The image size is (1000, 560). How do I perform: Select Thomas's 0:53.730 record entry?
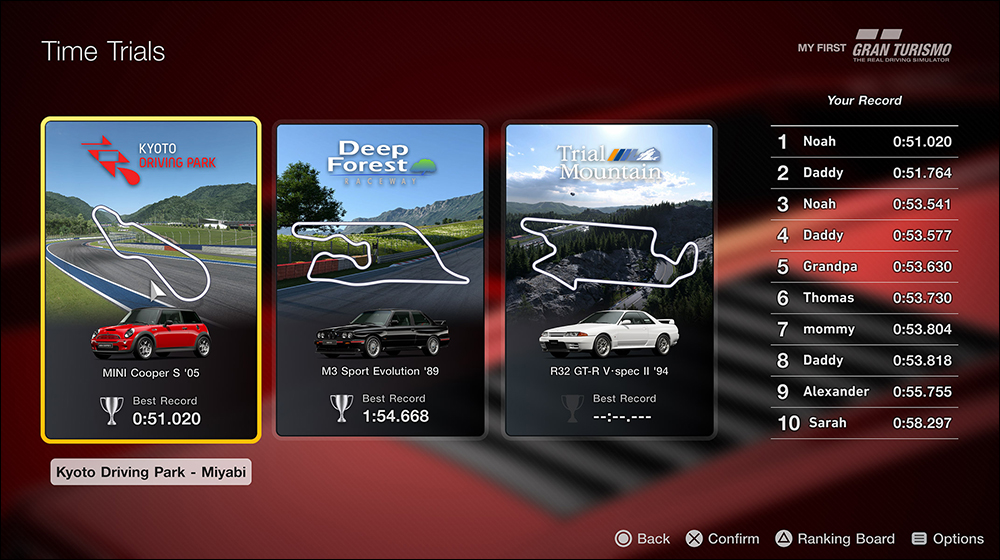(x=864, y=298)
